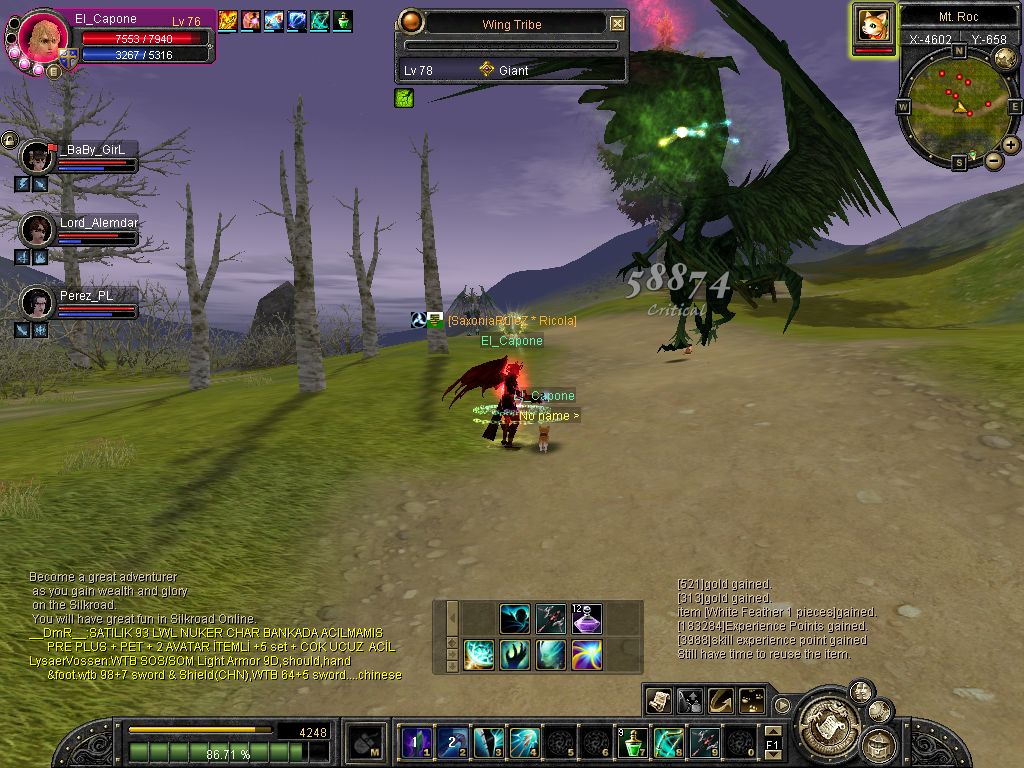Expand the menu with the arrow button
Viewport: 1024px width, 768px height.
pyautogui.click(x=782, y=704)
